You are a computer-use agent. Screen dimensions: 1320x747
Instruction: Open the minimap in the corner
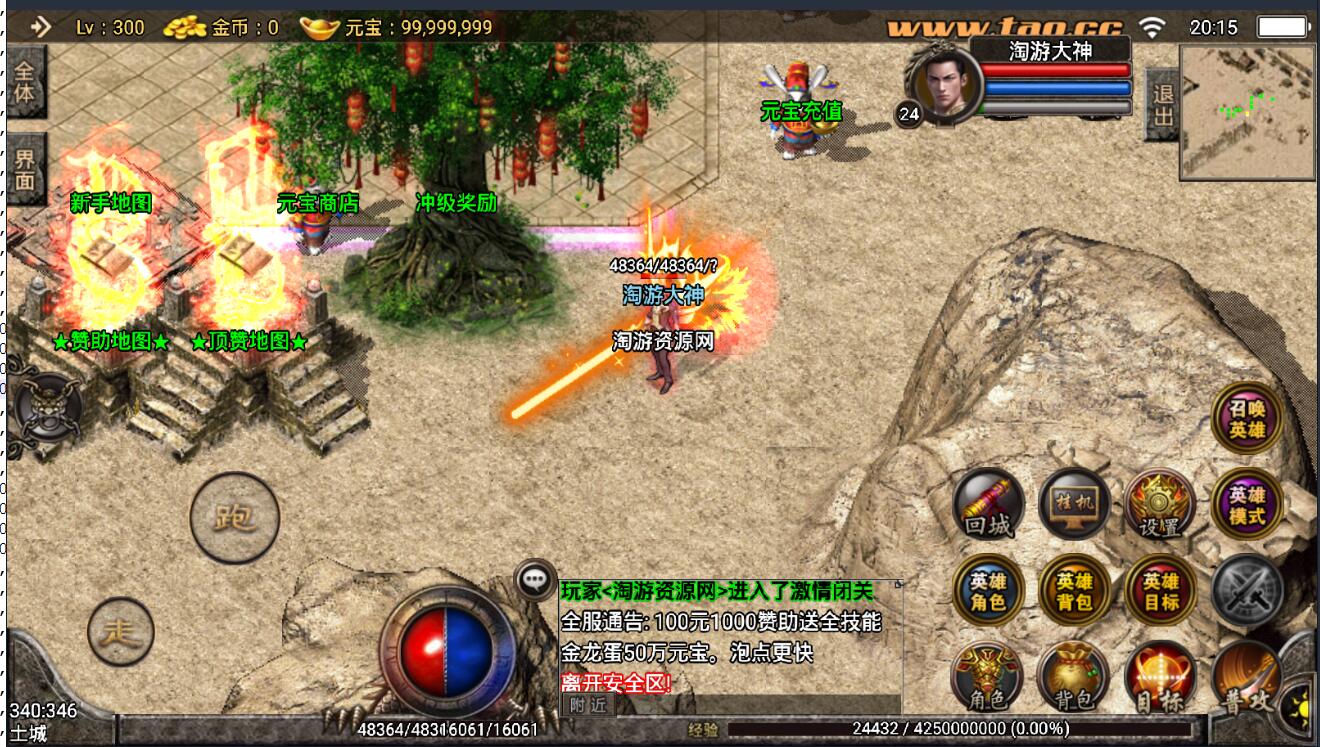click(x=1247, y=112)
